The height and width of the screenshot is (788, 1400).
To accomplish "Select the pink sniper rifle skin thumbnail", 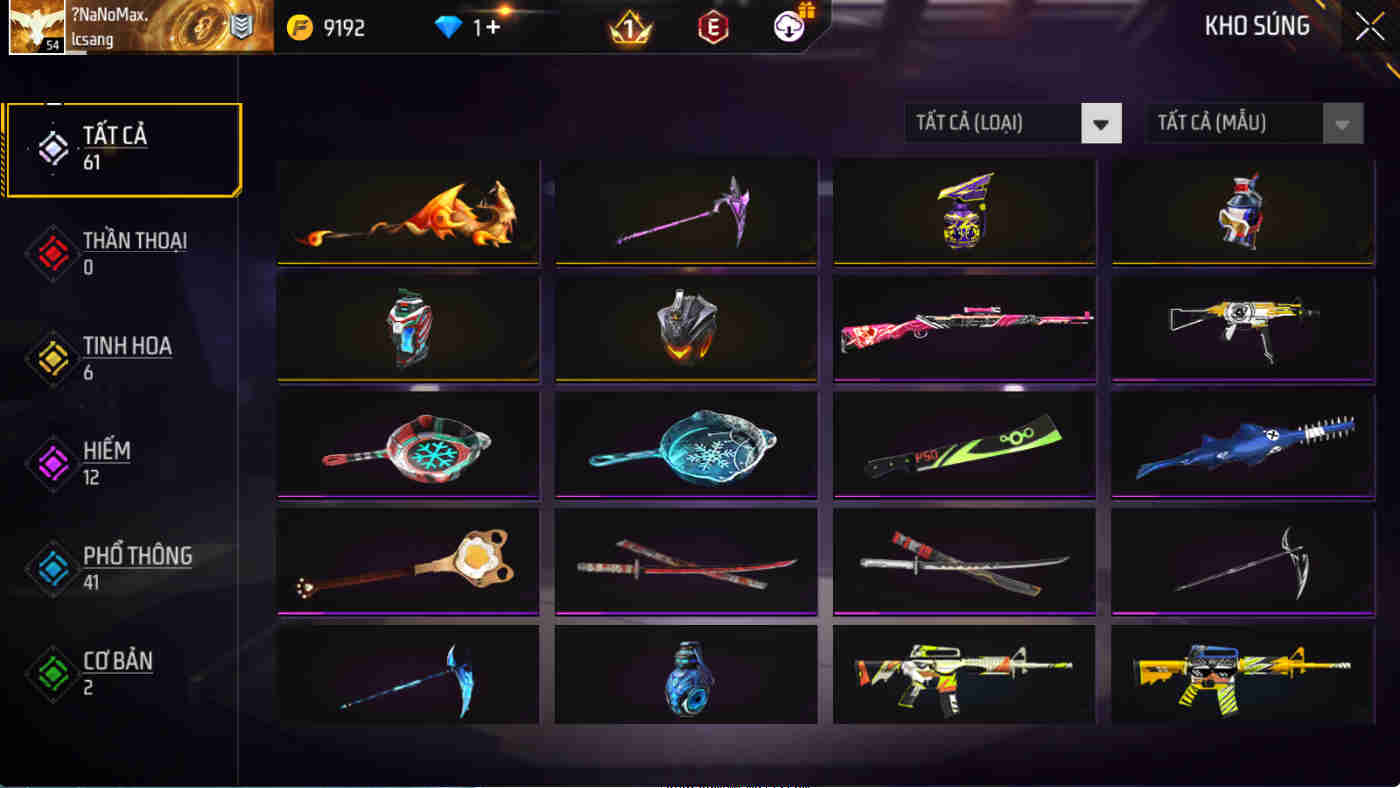I will click(x=963, y=327).
